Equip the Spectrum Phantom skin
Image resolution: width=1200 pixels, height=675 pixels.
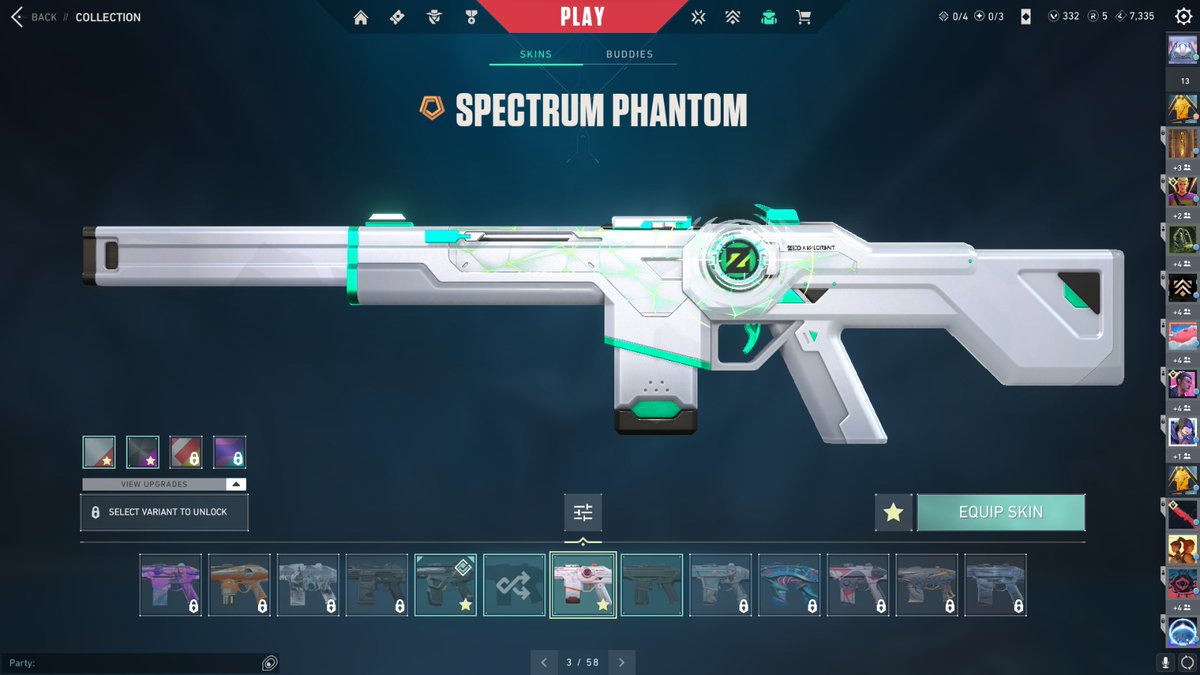click(1000, 512)
